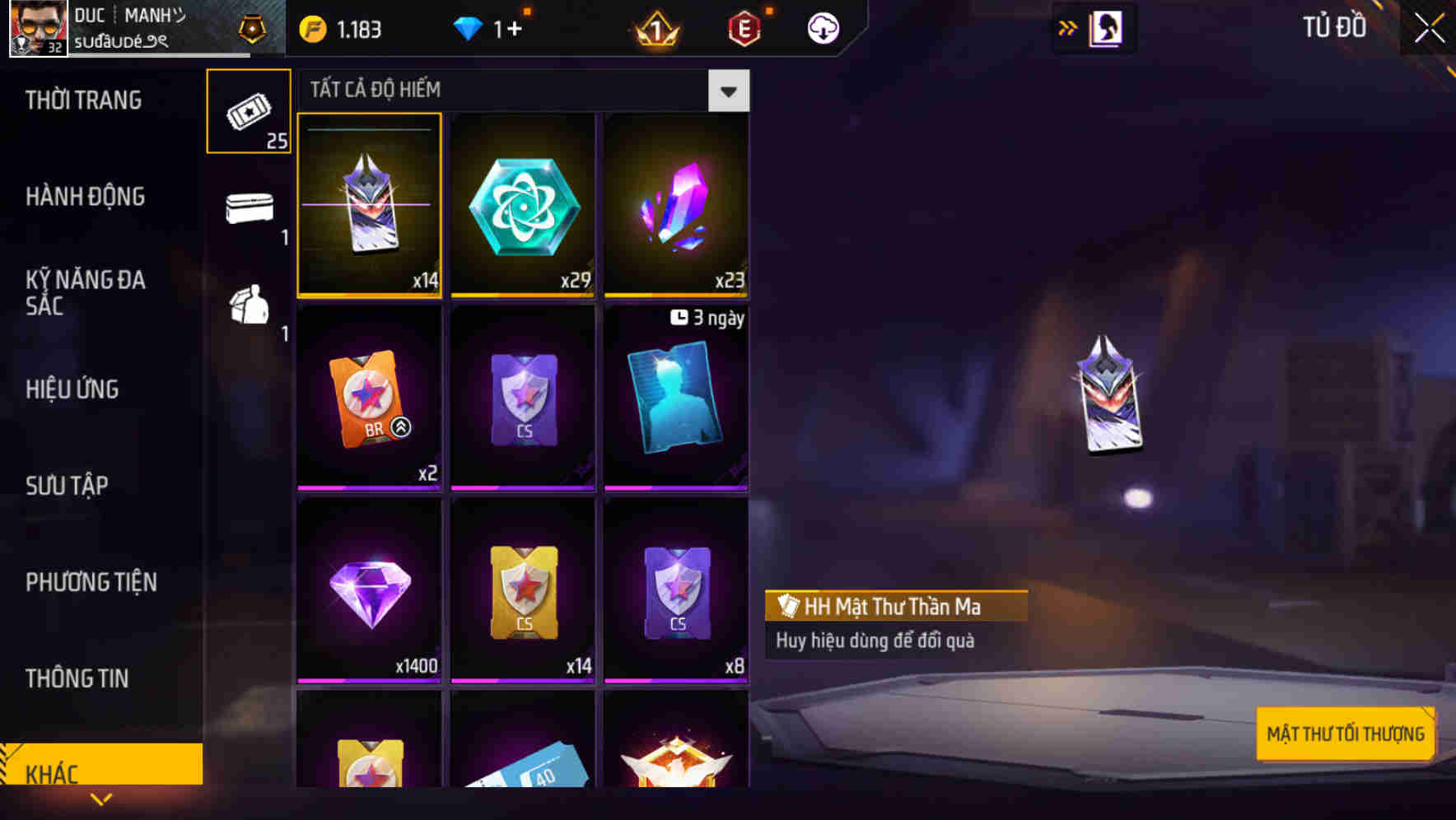The width and height of the screenshot is (1456, 820).
Task: Select the orange BR card showing x2
Action: point(368,398)
